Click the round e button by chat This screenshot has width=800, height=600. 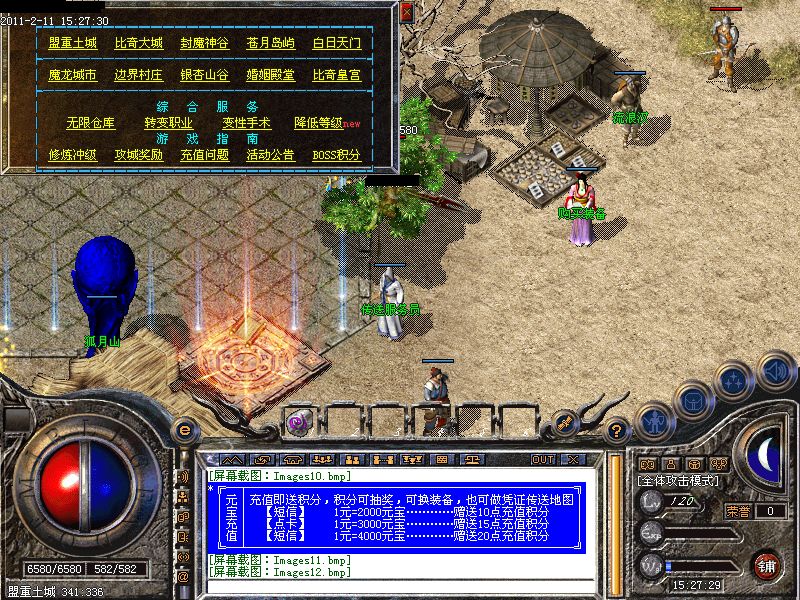click(183, 431)
